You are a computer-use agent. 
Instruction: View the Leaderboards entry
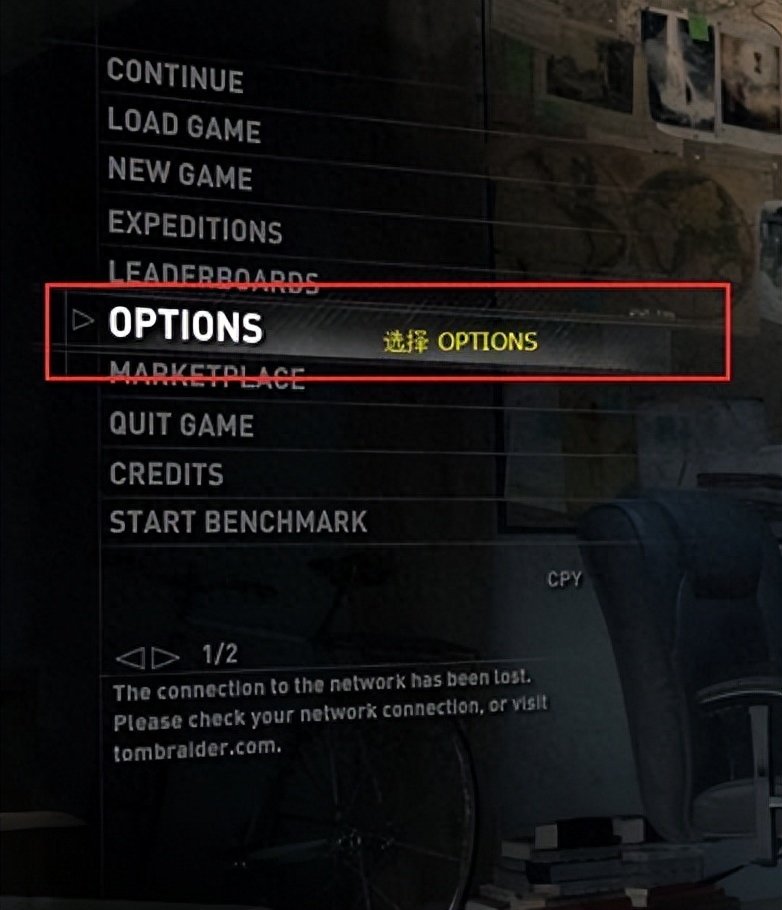213,273
